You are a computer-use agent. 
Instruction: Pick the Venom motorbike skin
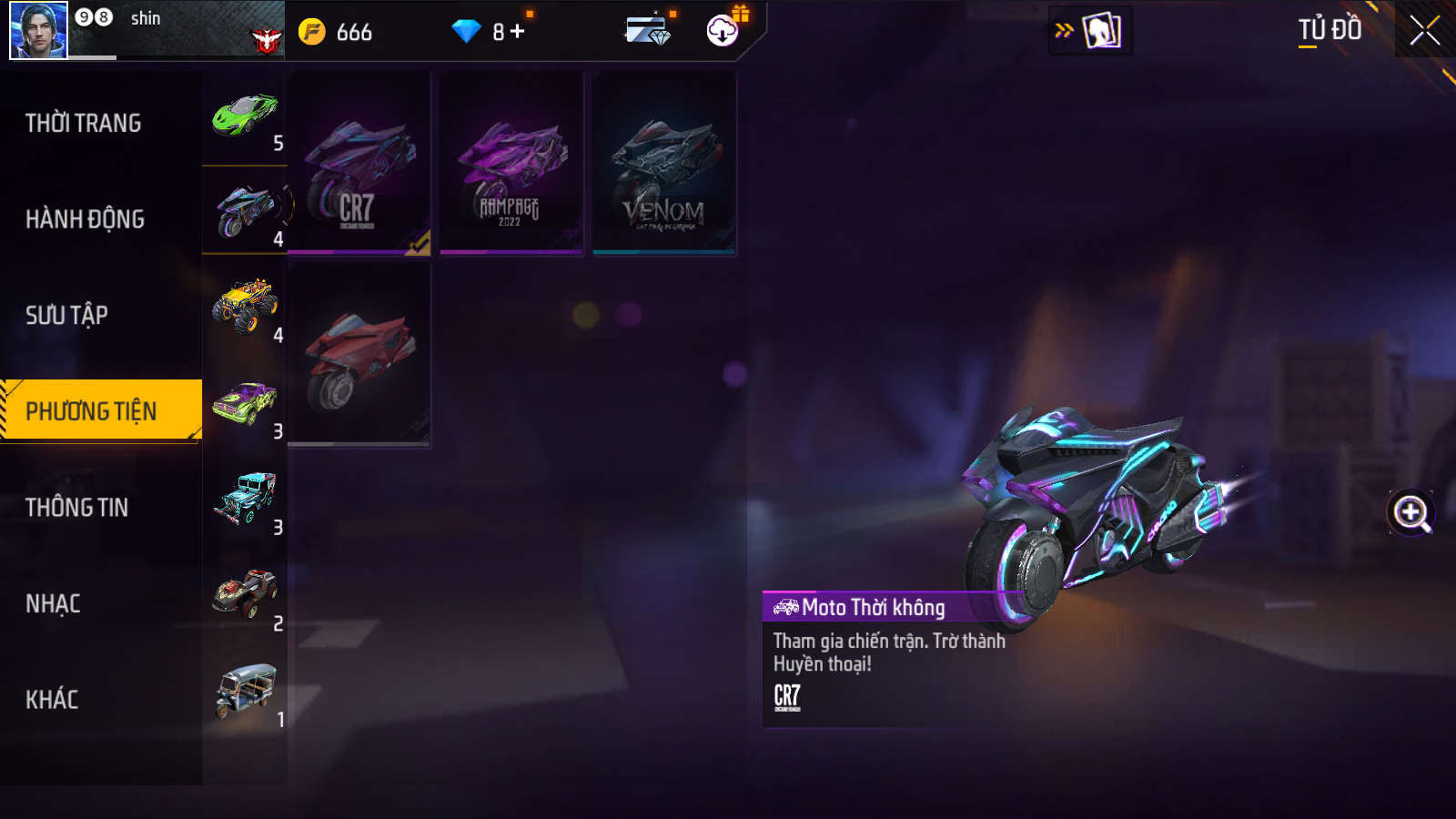click(x=664, y=164)
